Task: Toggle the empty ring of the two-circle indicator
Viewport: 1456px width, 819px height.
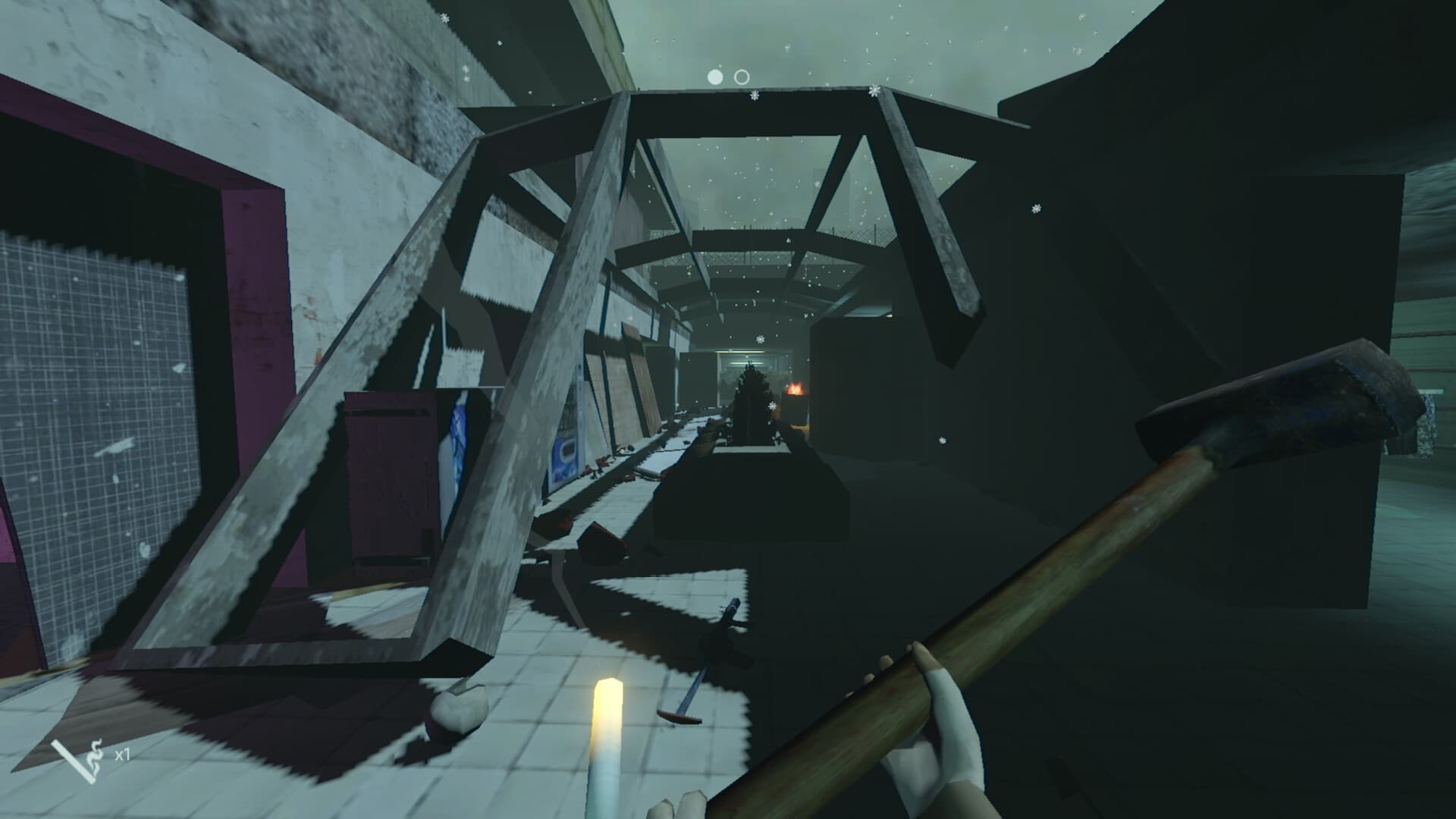Action: (742, 76)
